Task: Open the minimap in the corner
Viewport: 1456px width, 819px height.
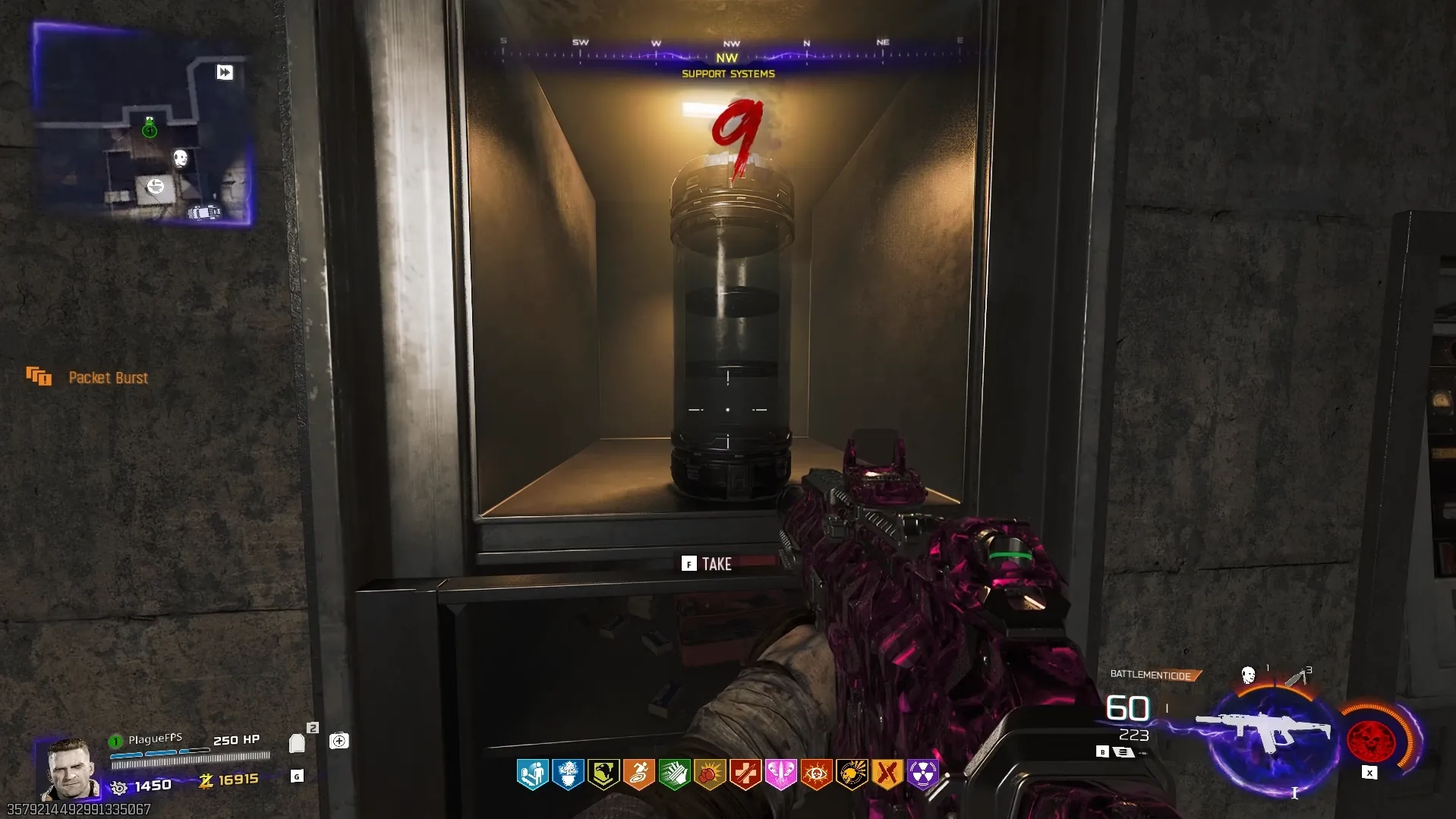Action: click(142, 125)
